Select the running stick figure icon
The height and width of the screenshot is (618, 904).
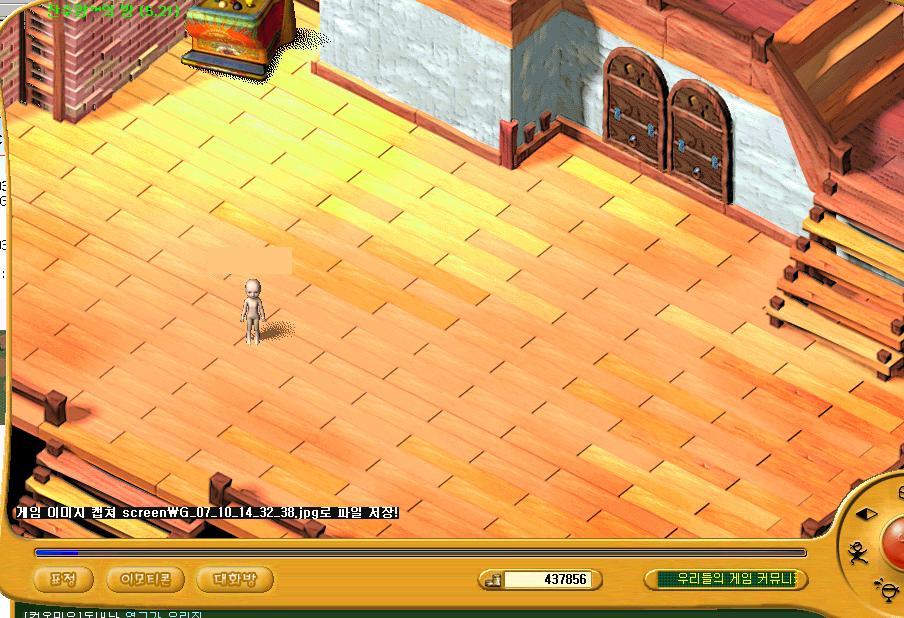pyautogui.click(x=857, y=551)
